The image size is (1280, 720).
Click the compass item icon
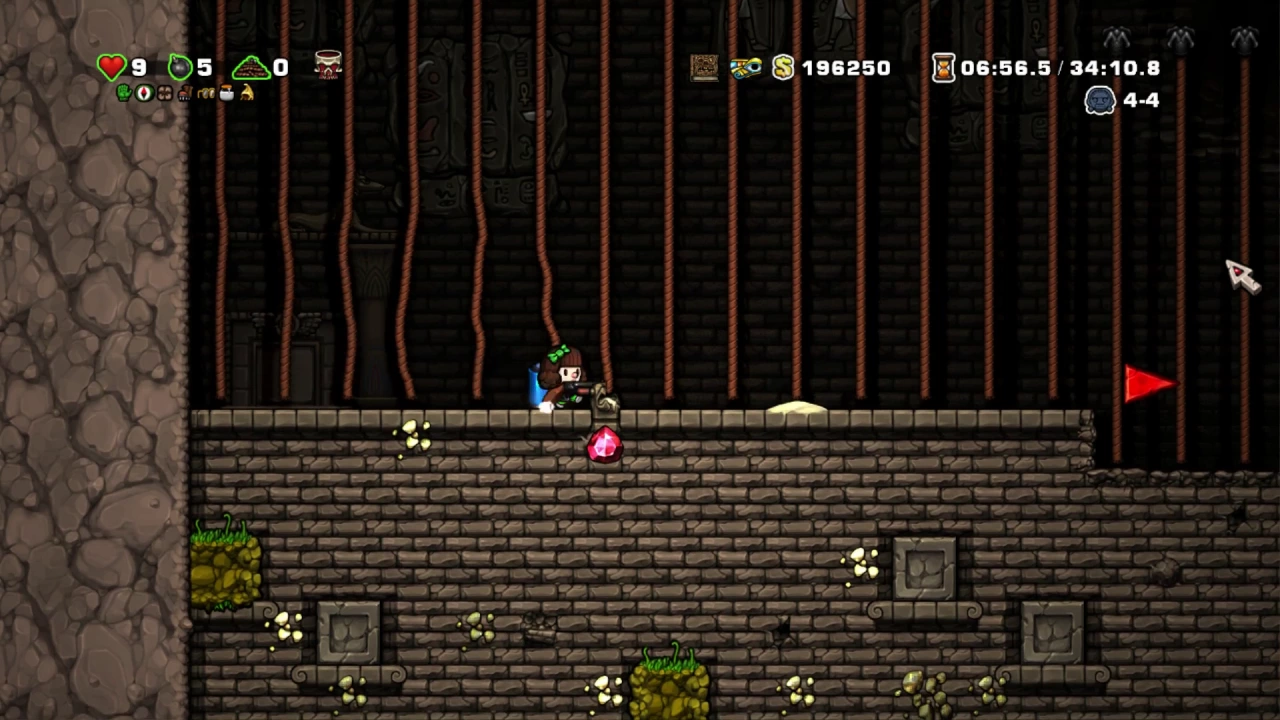click(x=145, y=93)
